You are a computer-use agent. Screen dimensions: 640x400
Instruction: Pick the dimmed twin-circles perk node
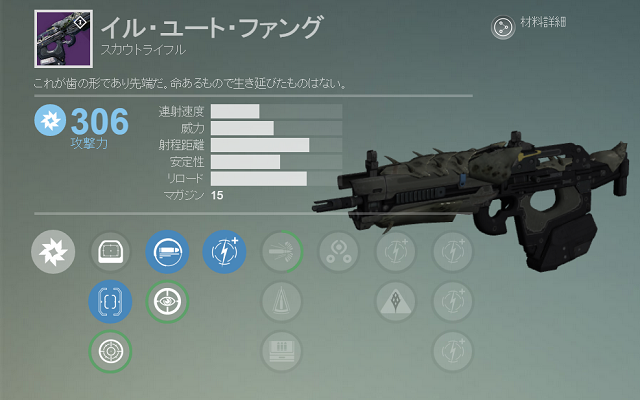click(338, 252)
